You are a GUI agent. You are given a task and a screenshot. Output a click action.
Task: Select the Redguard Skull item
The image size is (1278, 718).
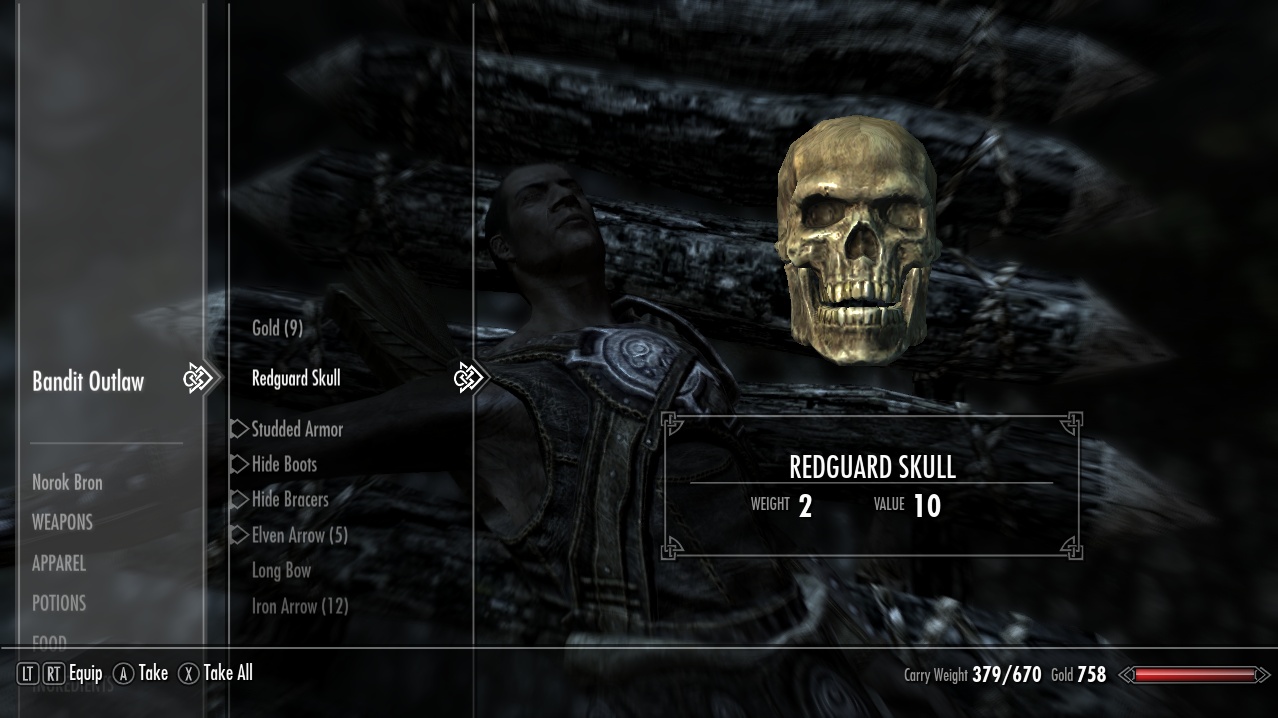click(x=296, y=378)
